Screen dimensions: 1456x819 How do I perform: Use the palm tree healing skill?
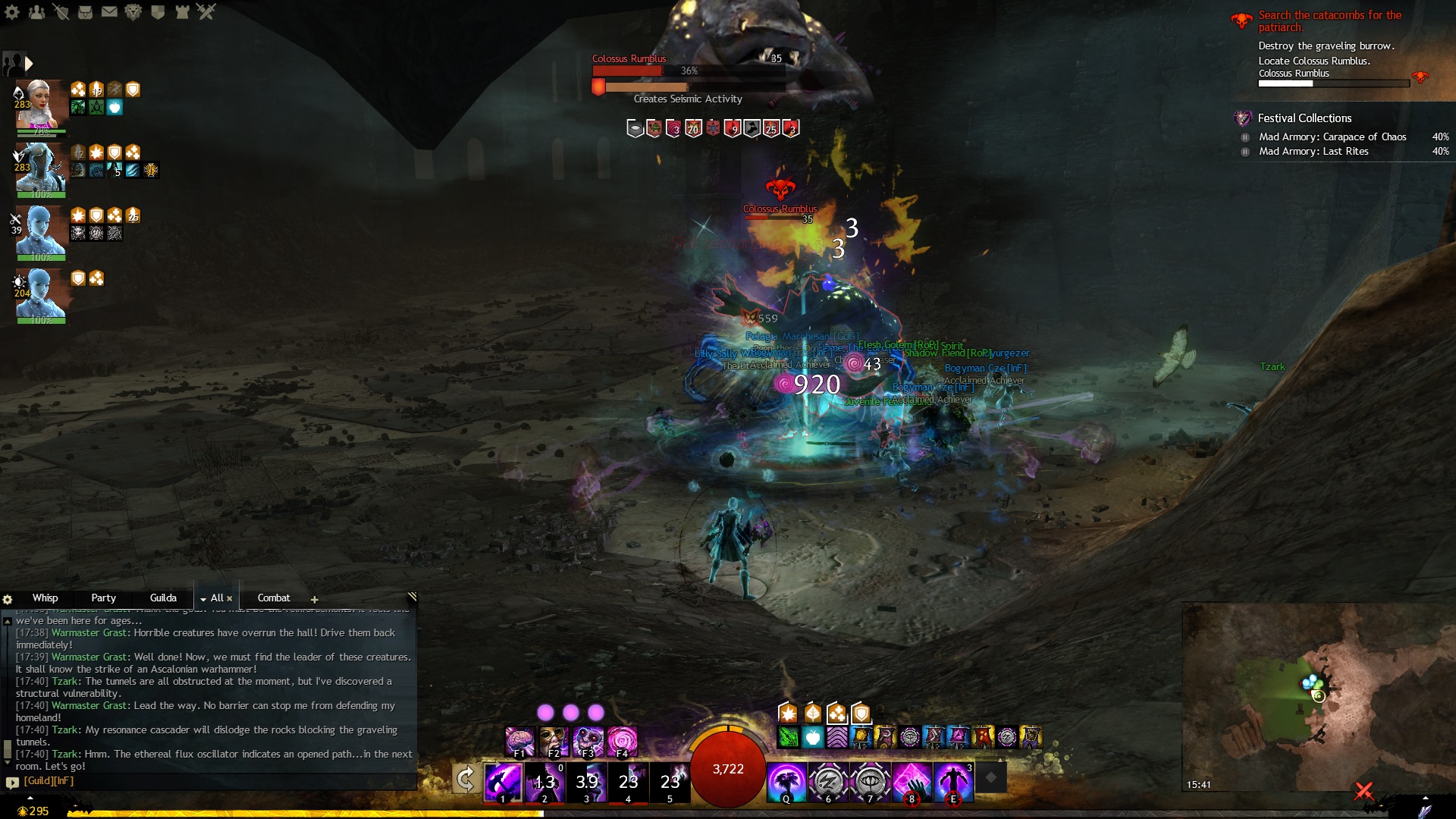786,782
